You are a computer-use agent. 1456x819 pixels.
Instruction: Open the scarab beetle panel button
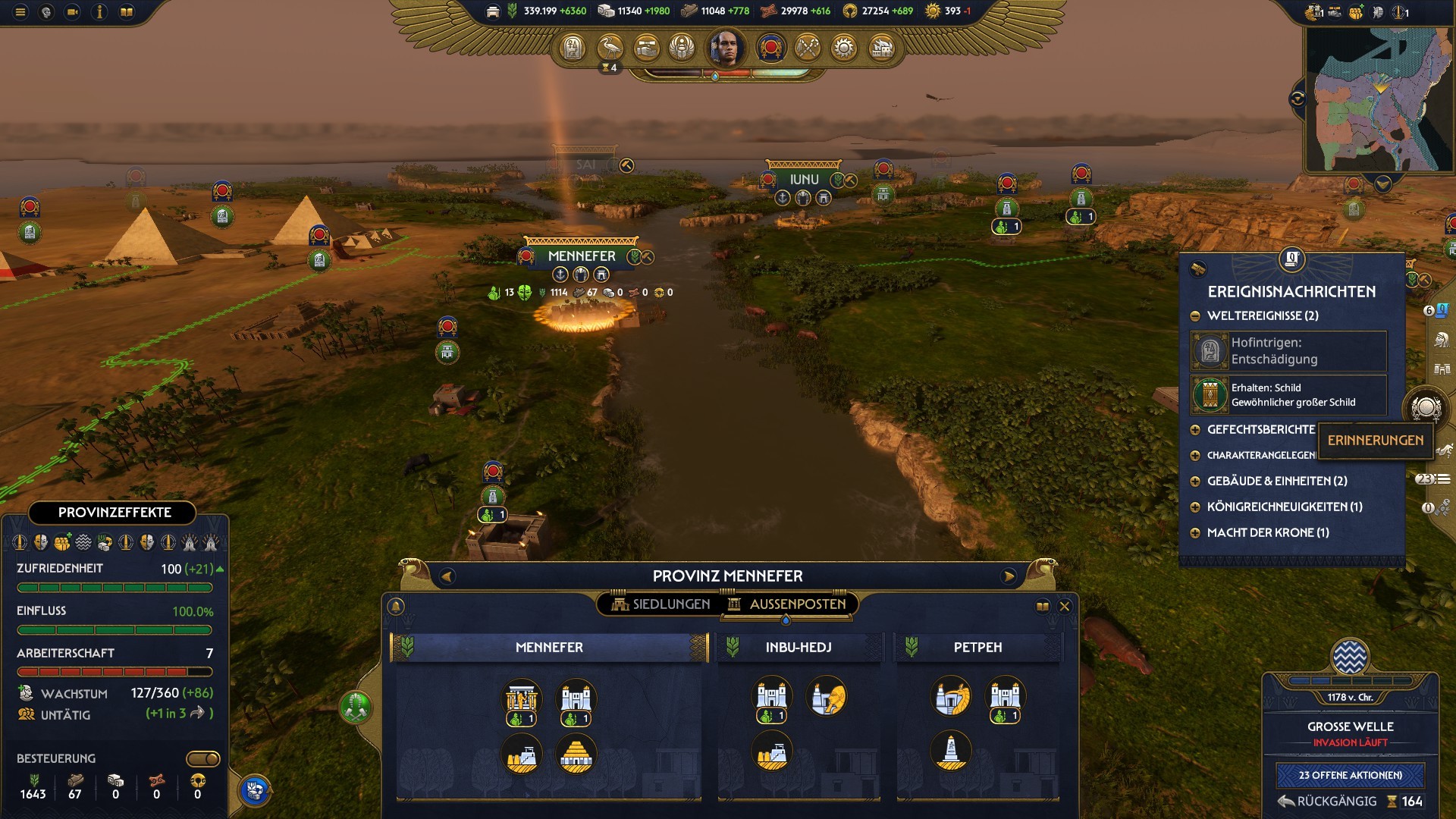(682, 49)
